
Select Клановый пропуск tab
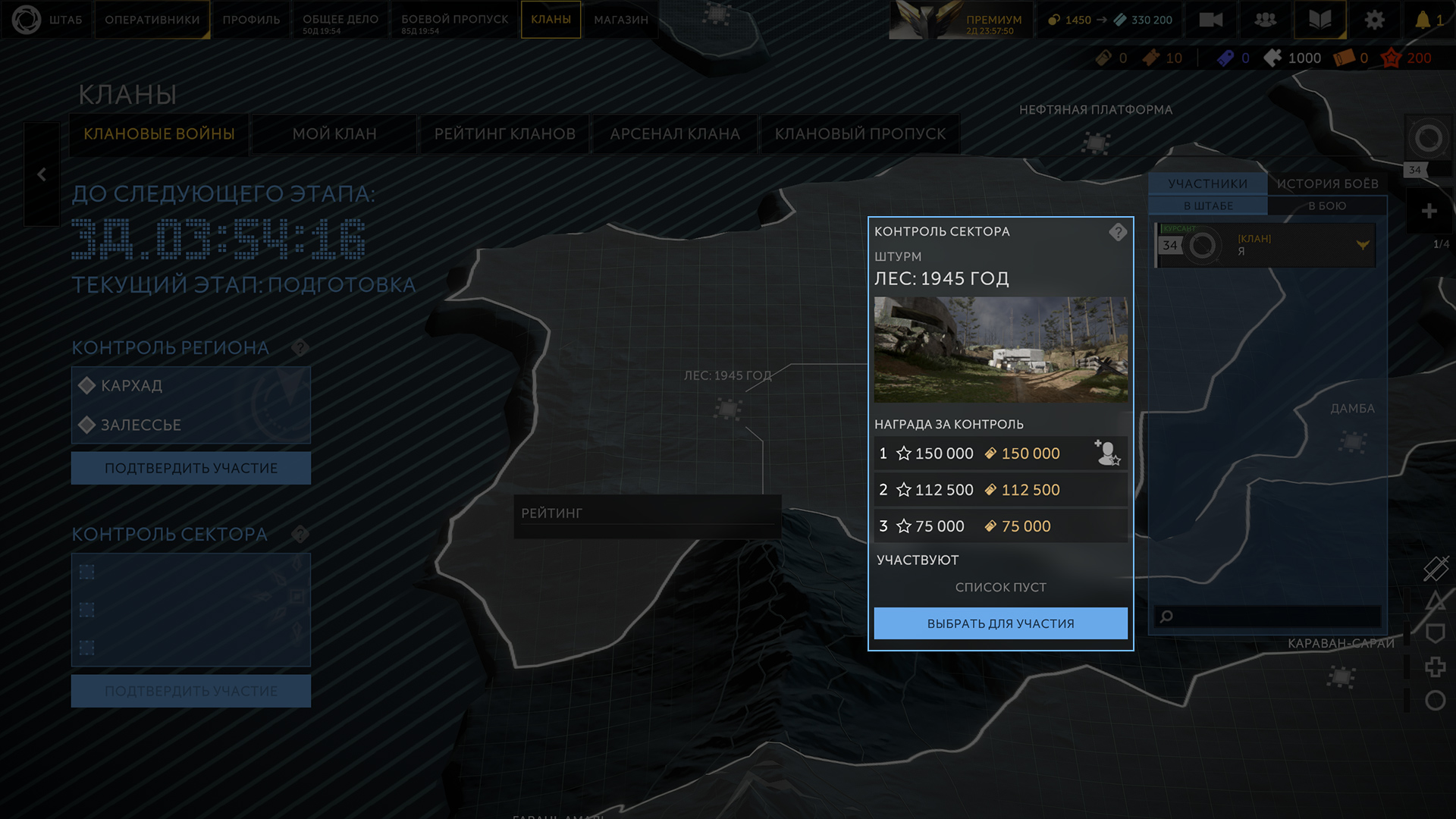pyautogui.click(x=860, y=134)
